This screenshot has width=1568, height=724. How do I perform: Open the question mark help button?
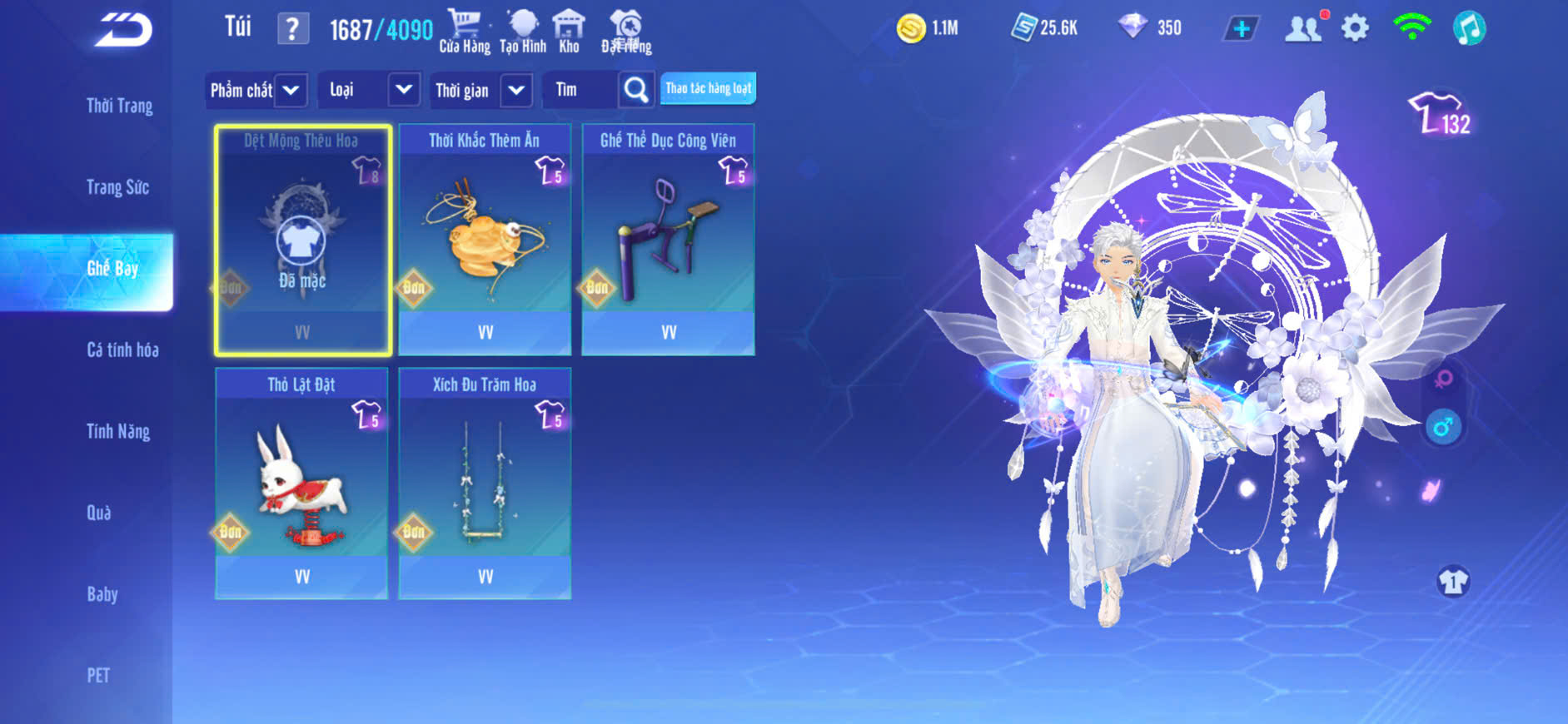tap(292, 29)
